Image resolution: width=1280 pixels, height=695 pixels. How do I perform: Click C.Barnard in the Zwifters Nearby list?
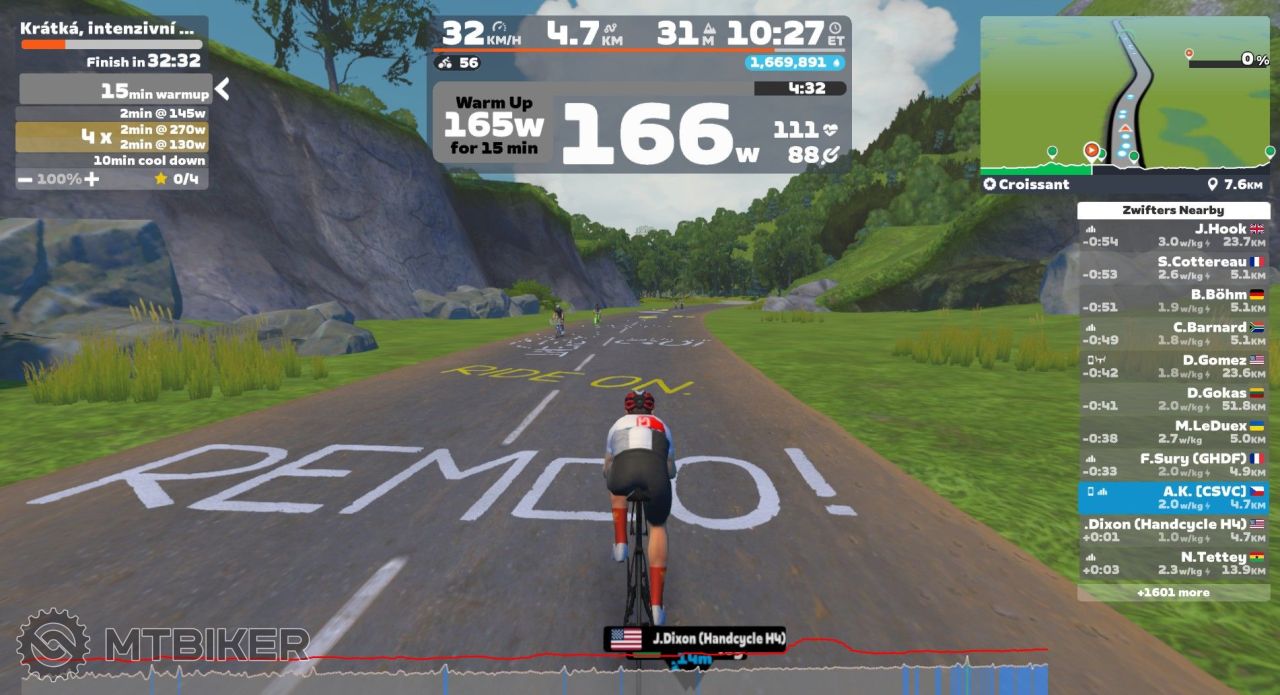click(1174, 334)
